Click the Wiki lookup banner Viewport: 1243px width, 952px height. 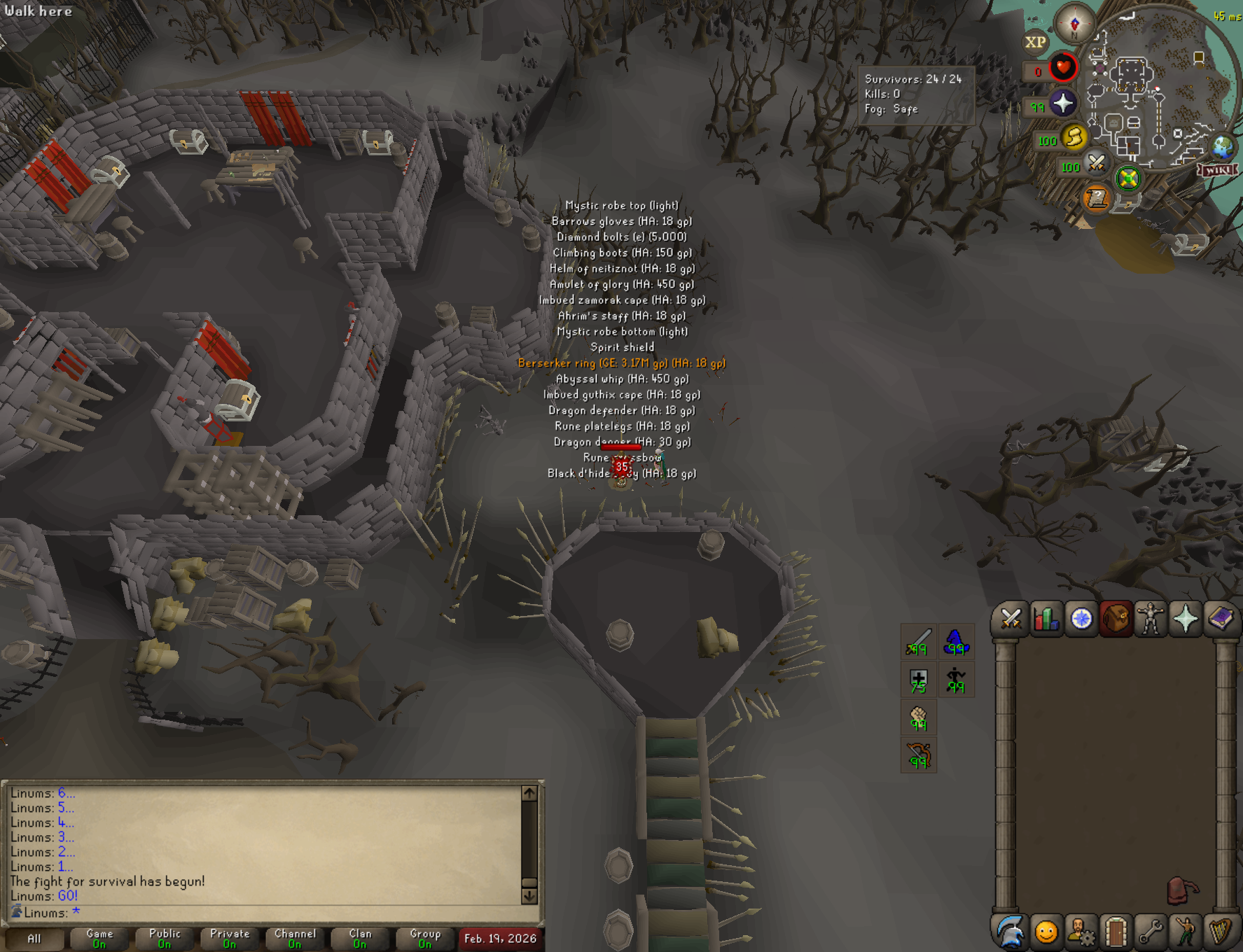1218,170
